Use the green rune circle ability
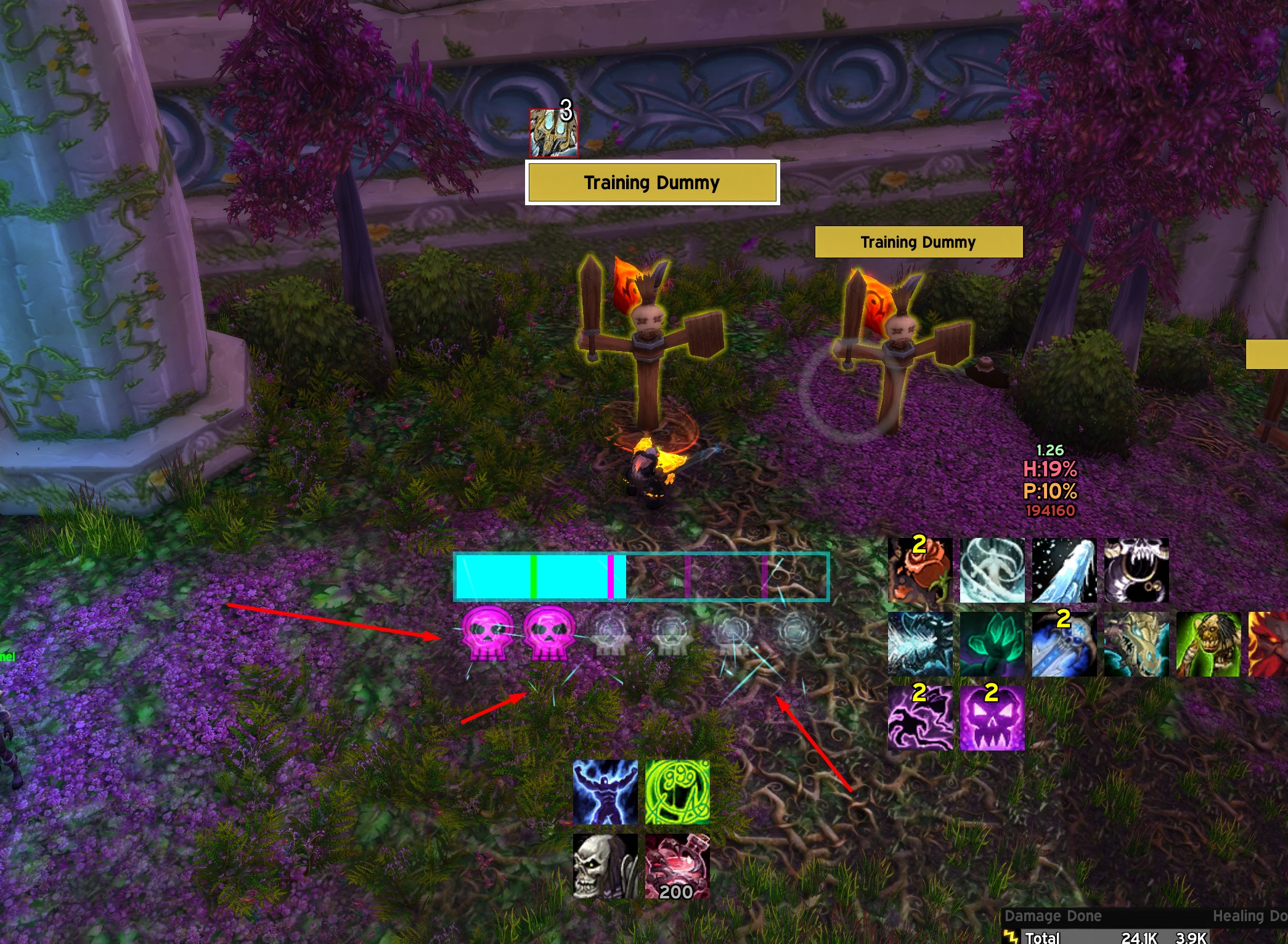The width and height of the screenshot is (1288, 944). point(677,792)
